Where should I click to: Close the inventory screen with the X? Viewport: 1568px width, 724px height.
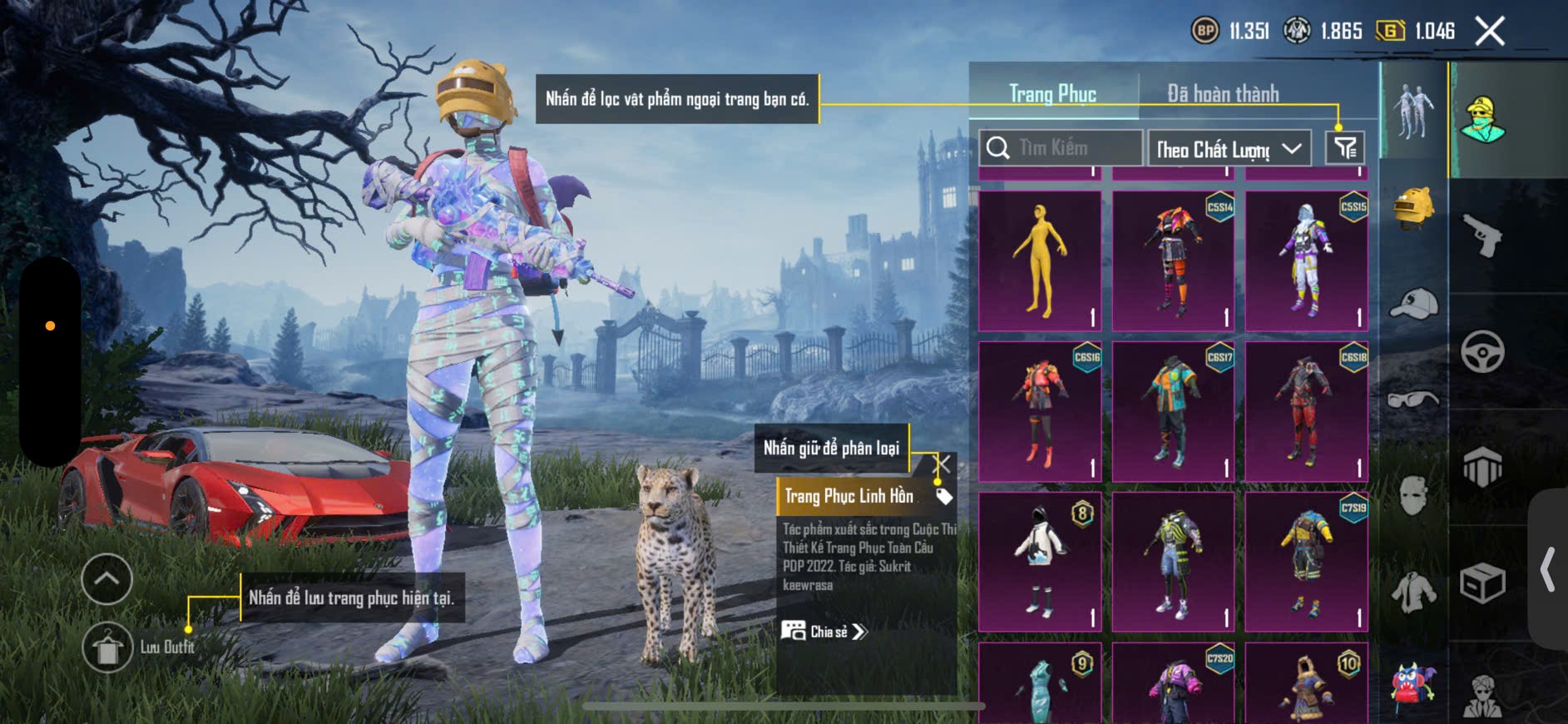[1490, 32]
